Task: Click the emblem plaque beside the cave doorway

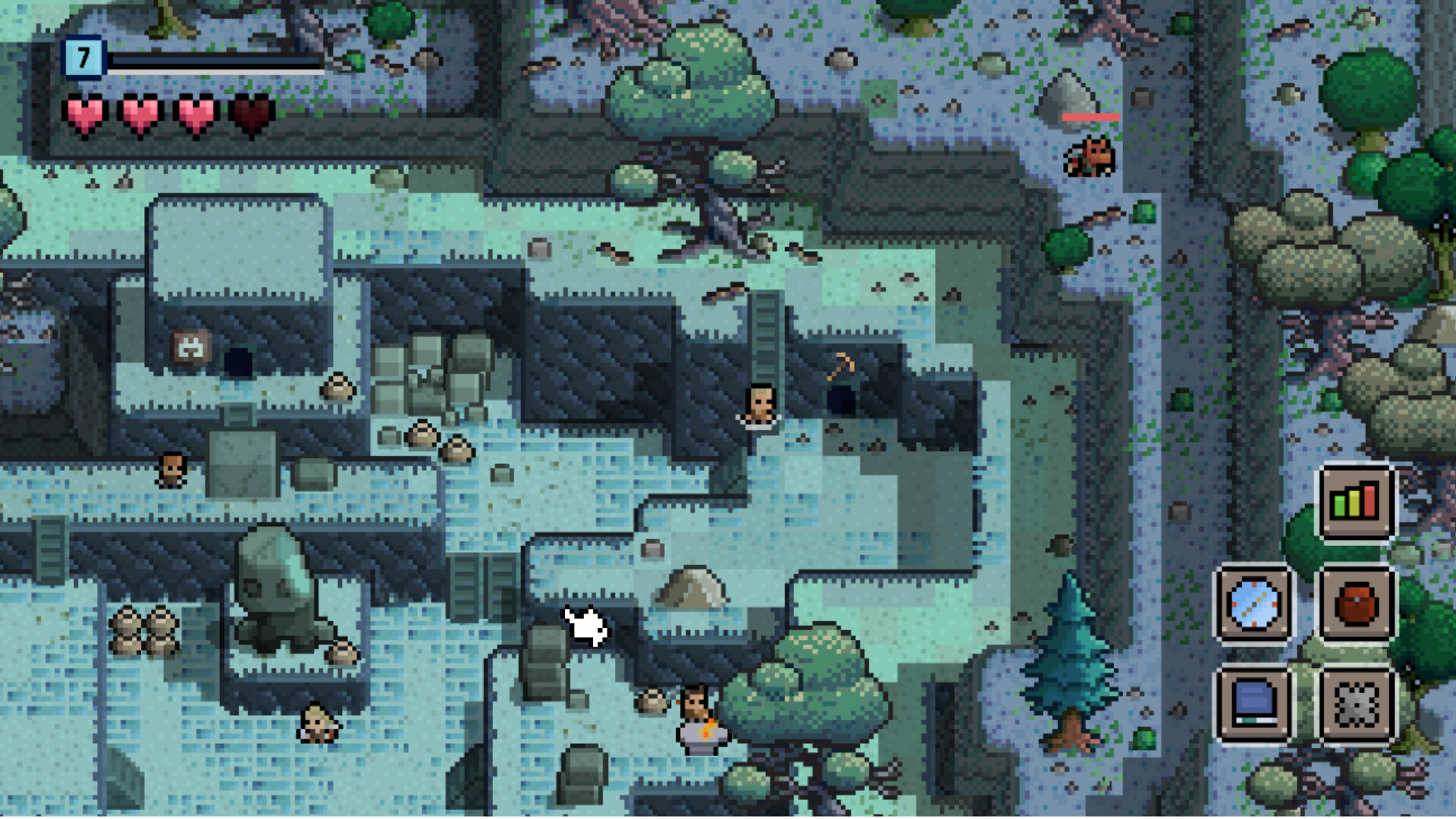Action: (192, 346)
